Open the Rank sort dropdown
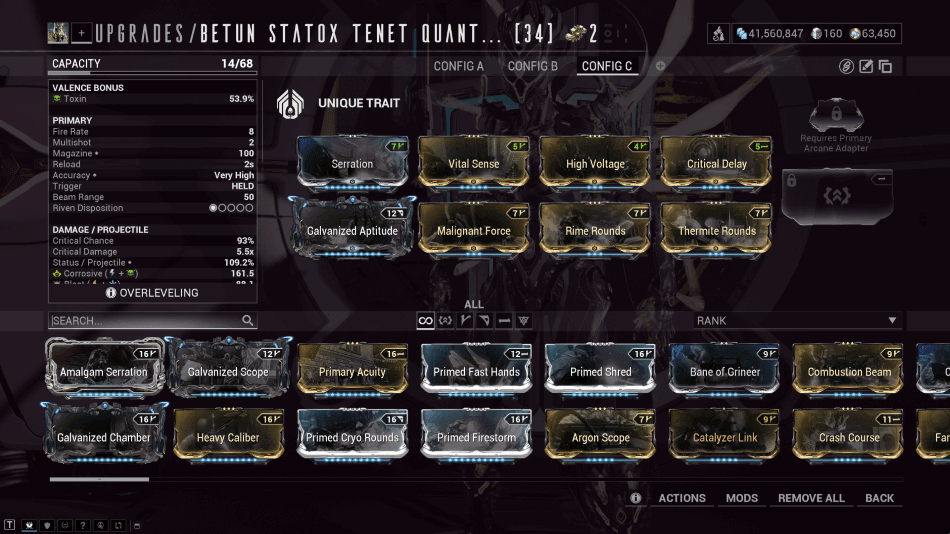Screen dimensions: 950x534 tap(798, 321)
